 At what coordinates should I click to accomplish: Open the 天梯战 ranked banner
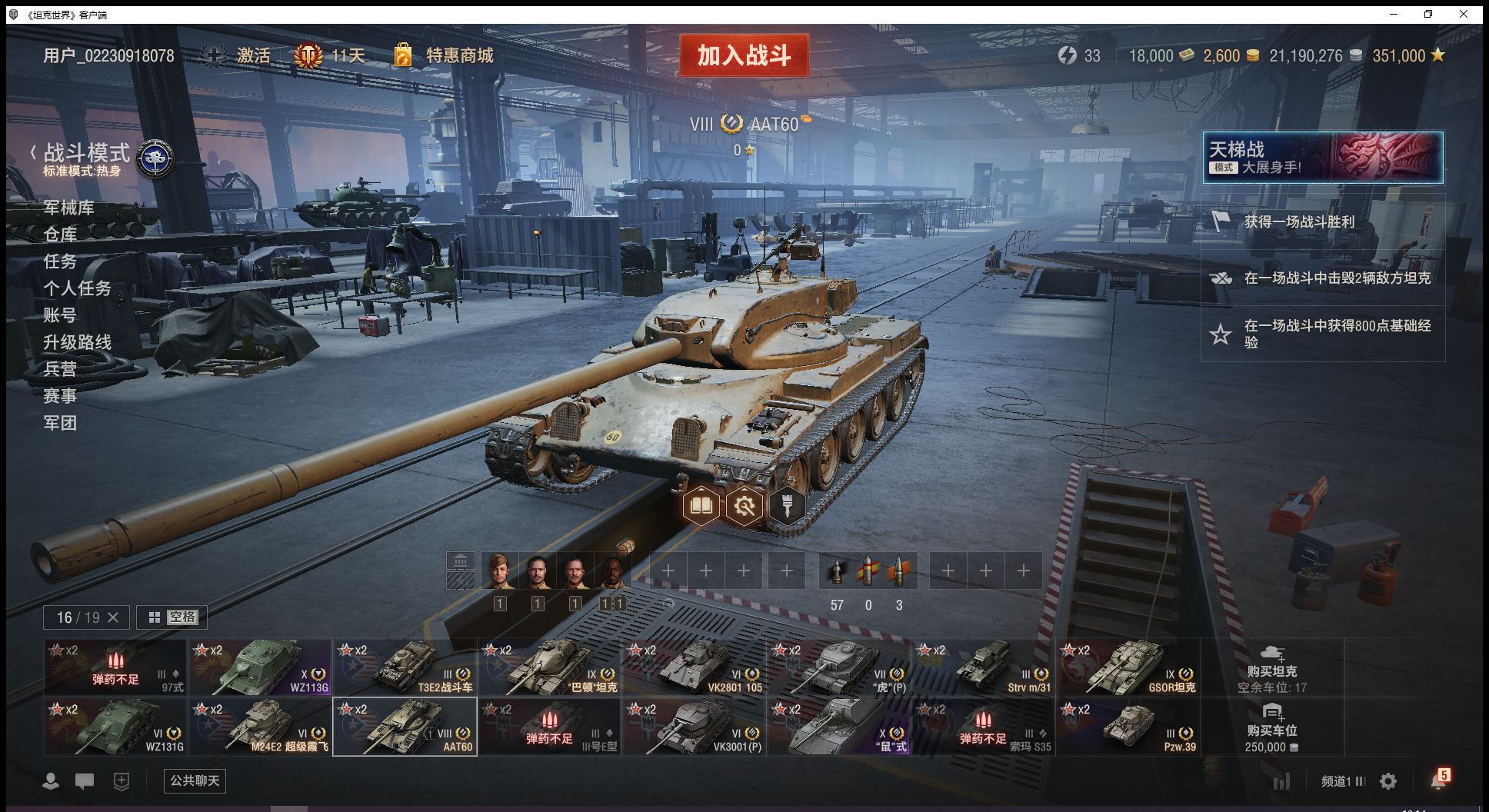tap(1322, 158)
